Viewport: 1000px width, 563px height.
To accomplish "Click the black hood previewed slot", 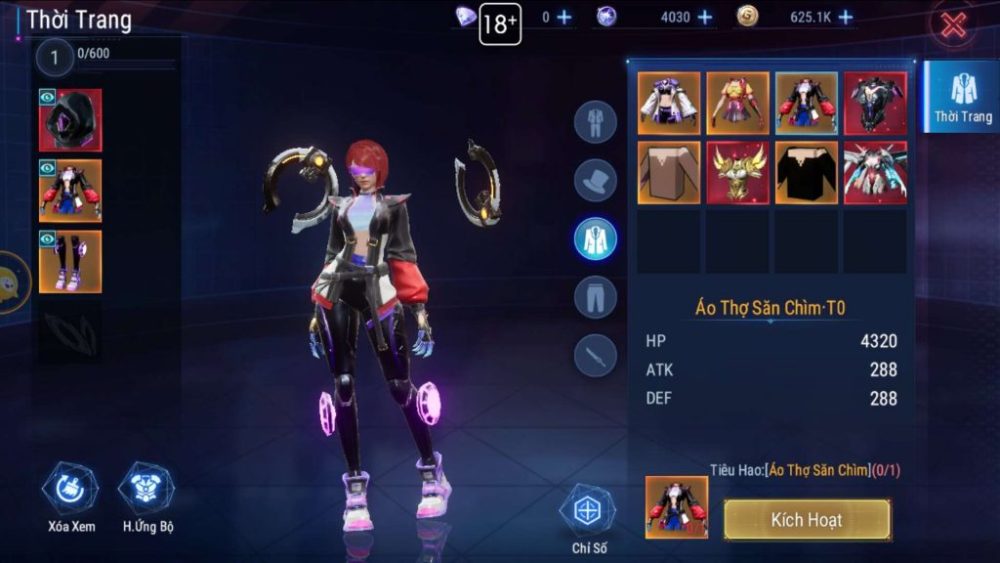I will point(70,120).
